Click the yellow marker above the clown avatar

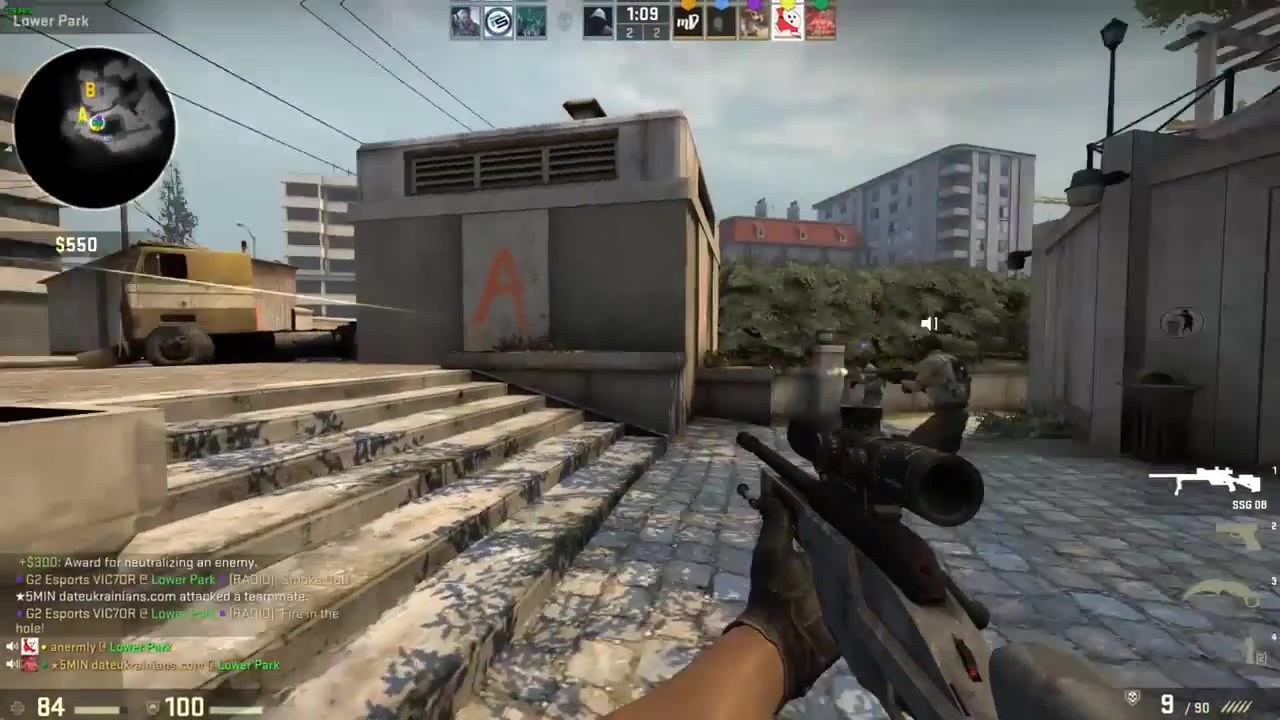coord(788,4)
